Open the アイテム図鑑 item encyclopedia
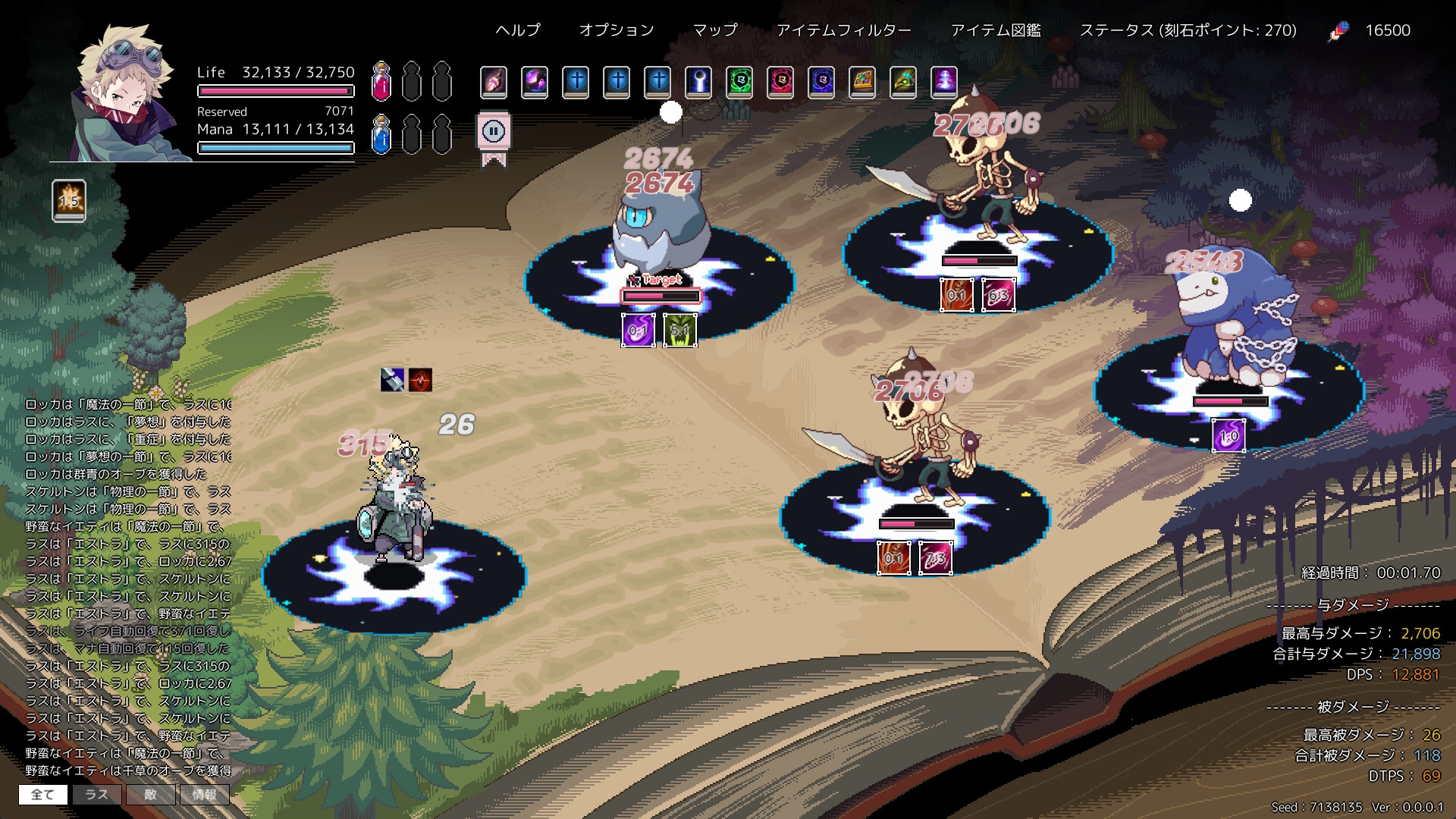 tap(996, 30)
